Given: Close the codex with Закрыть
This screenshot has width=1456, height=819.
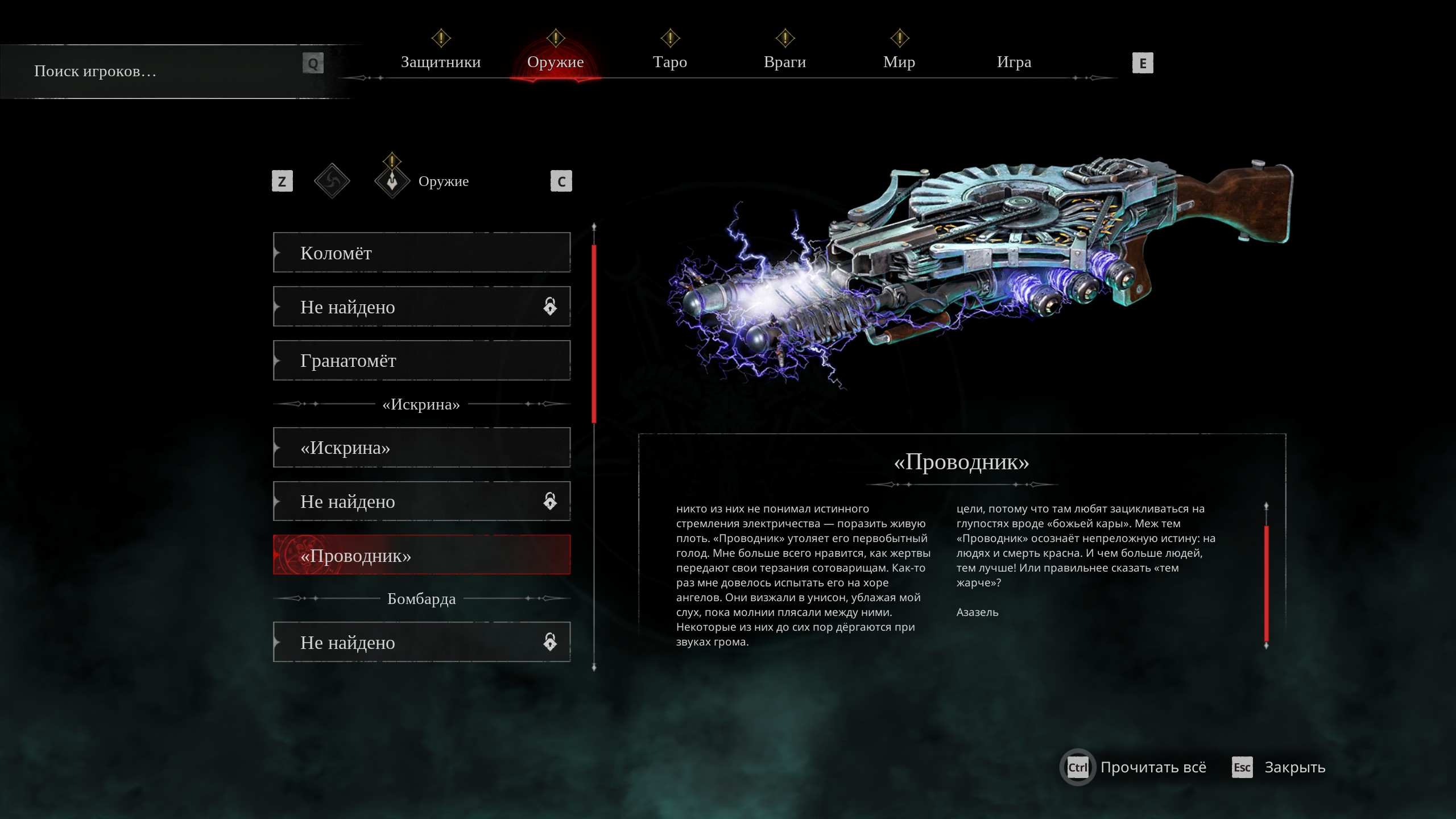Looking at the screenshot, I should (1294, 767).
